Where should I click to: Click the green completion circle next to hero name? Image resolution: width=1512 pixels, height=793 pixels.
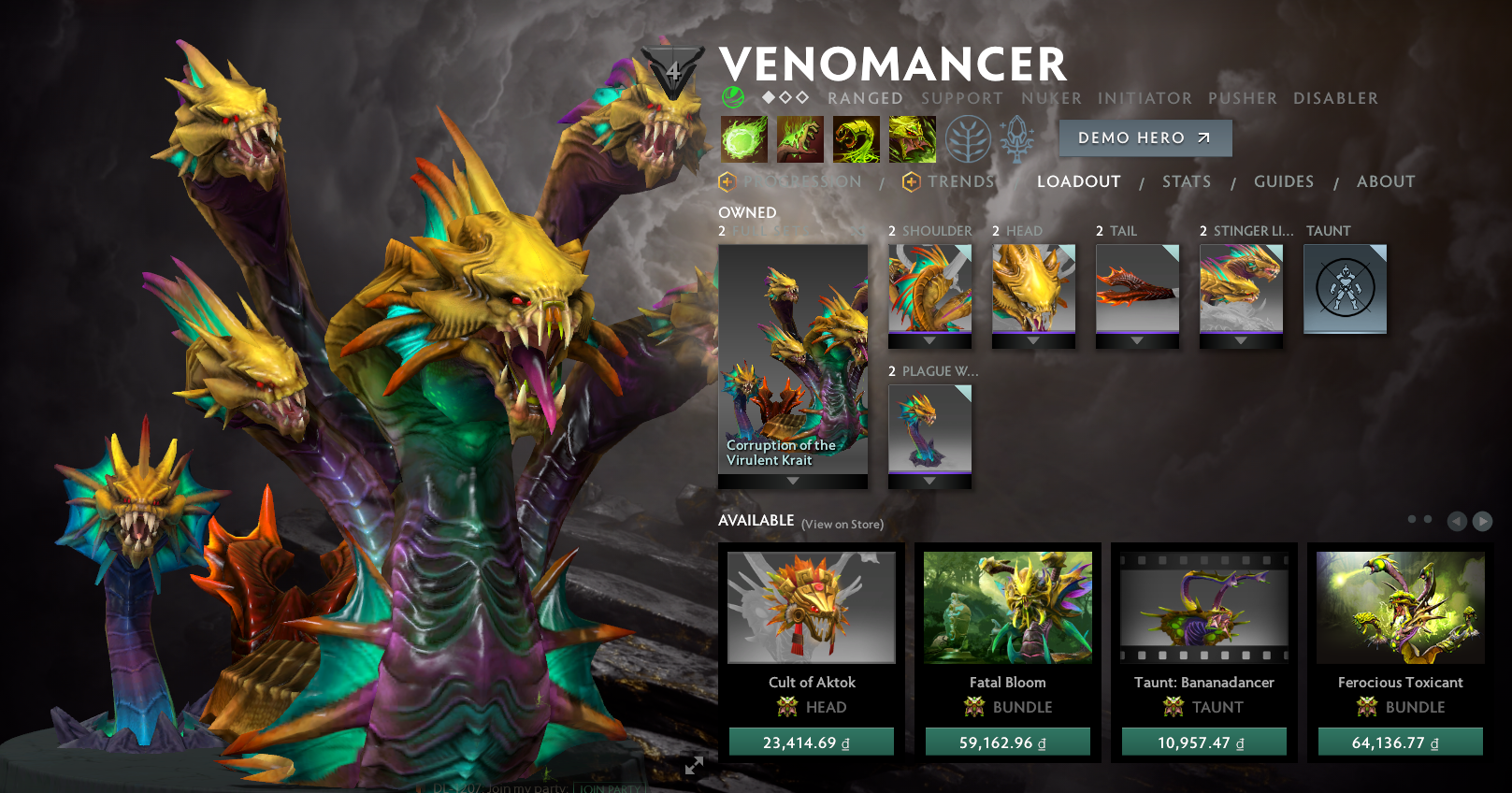tap(732, 97)
